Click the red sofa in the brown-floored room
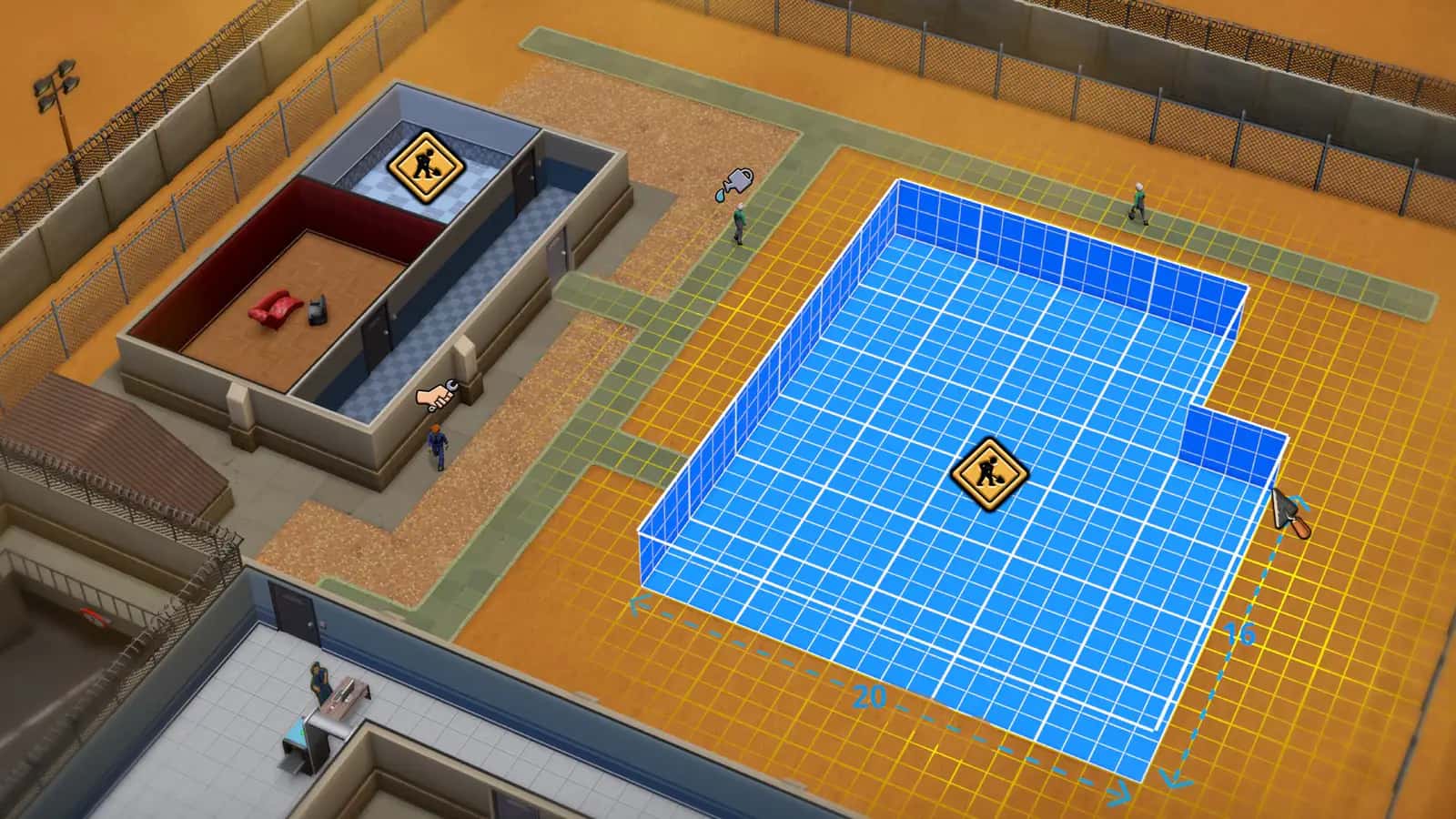The height and width of the screenshot is (819, 1456). [x=276, y=307]
